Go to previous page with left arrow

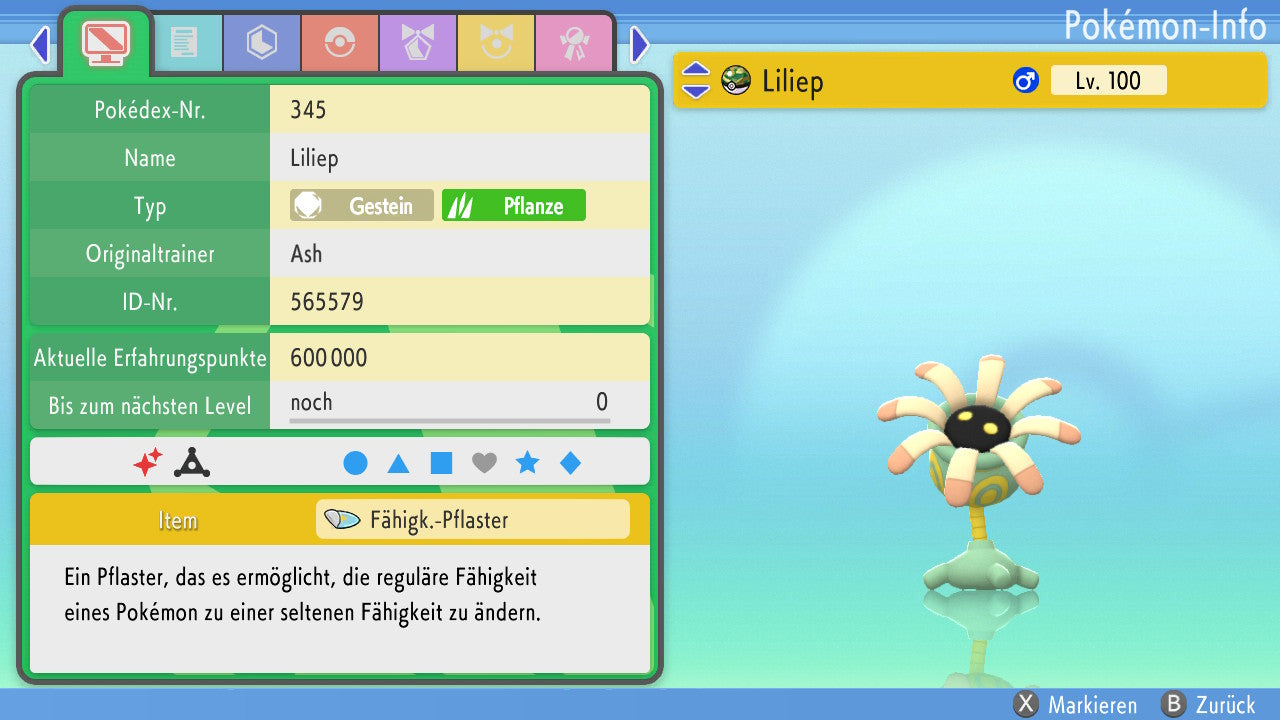pos(40,44)
